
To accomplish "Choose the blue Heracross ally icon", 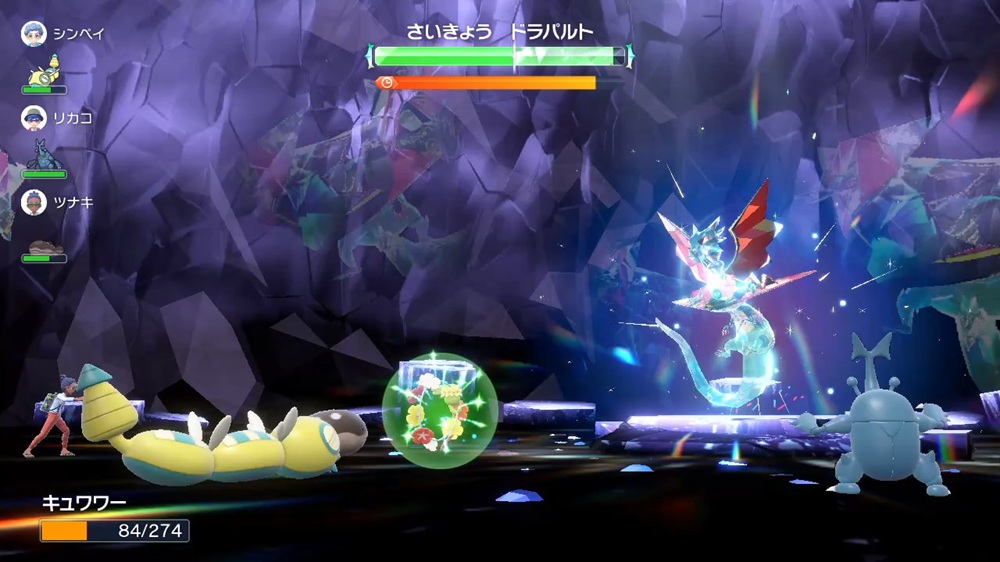I will [x=44, y=156].
